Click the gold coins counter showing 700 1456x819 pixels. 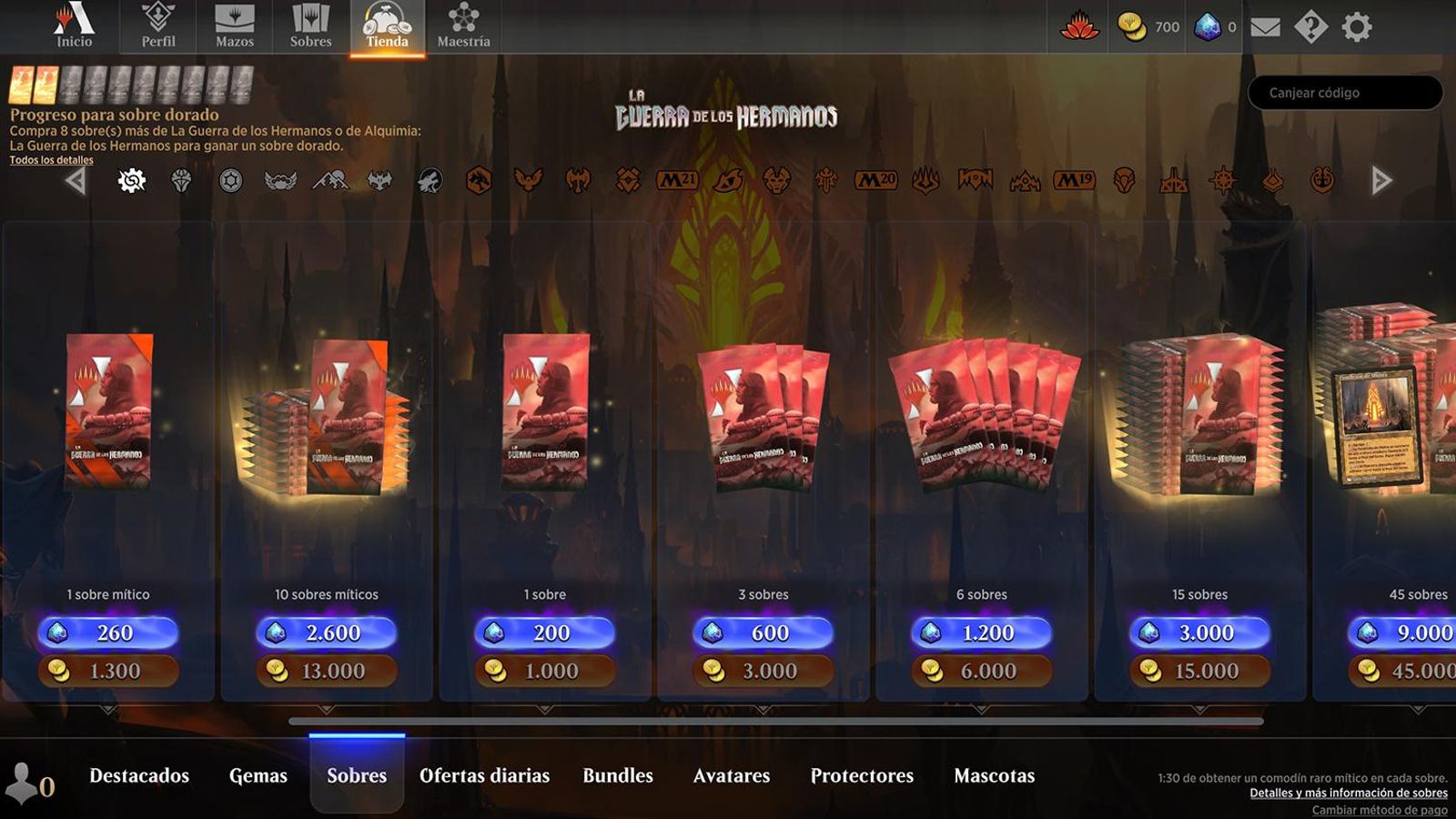(x=1147, y=27)
